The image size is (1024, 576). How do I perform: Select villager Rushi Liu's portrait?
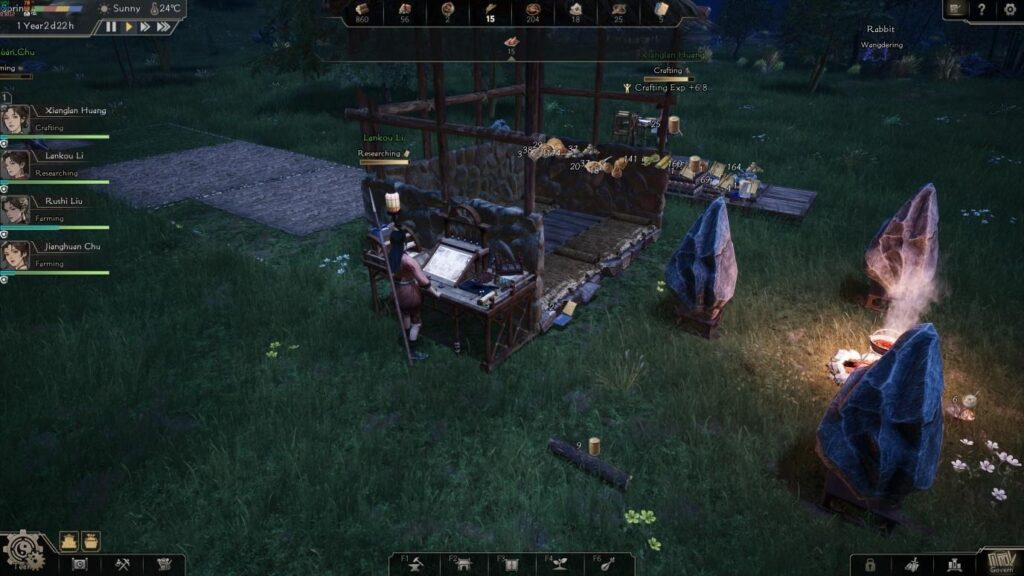[14, 209]
